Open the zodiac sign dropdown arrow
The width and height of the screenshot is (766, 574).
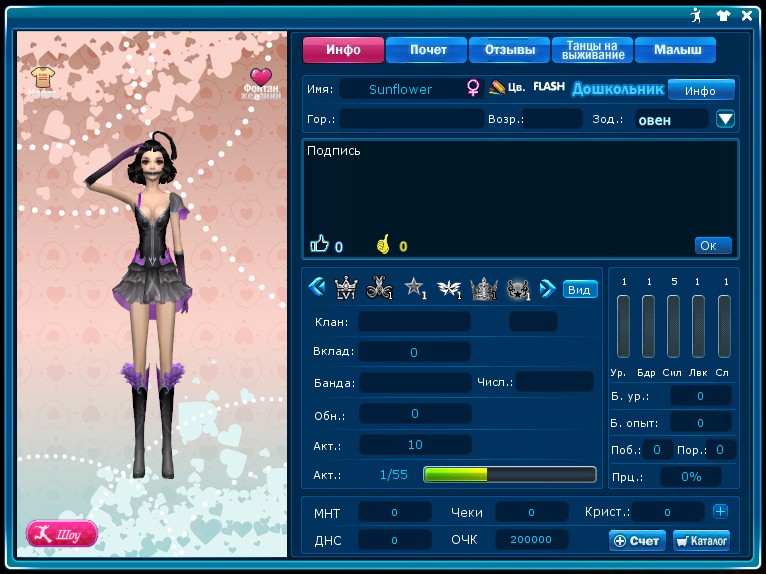(726, 119)
